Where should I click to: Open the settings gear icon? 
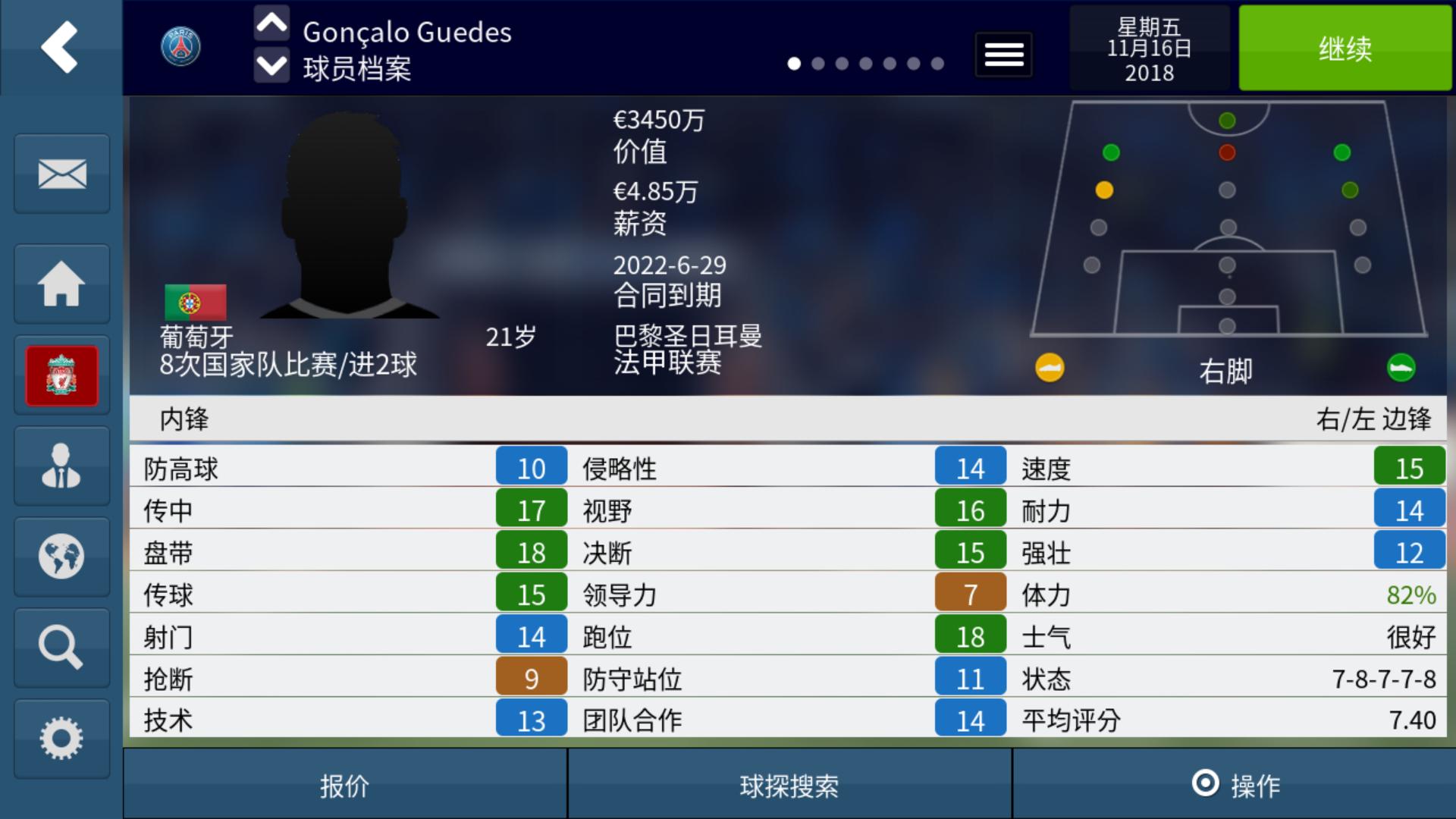pos(61,736)
